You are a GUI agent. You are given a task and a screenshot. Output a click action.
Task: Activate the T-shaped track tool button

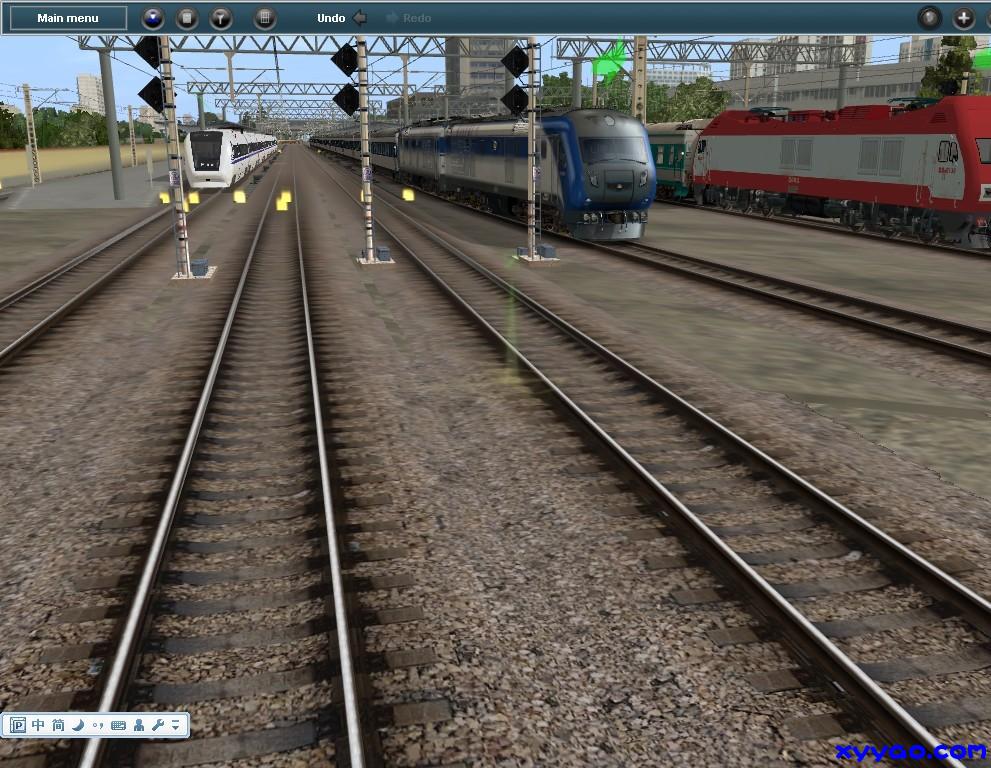pyautogui.click(x=221, y=18)
